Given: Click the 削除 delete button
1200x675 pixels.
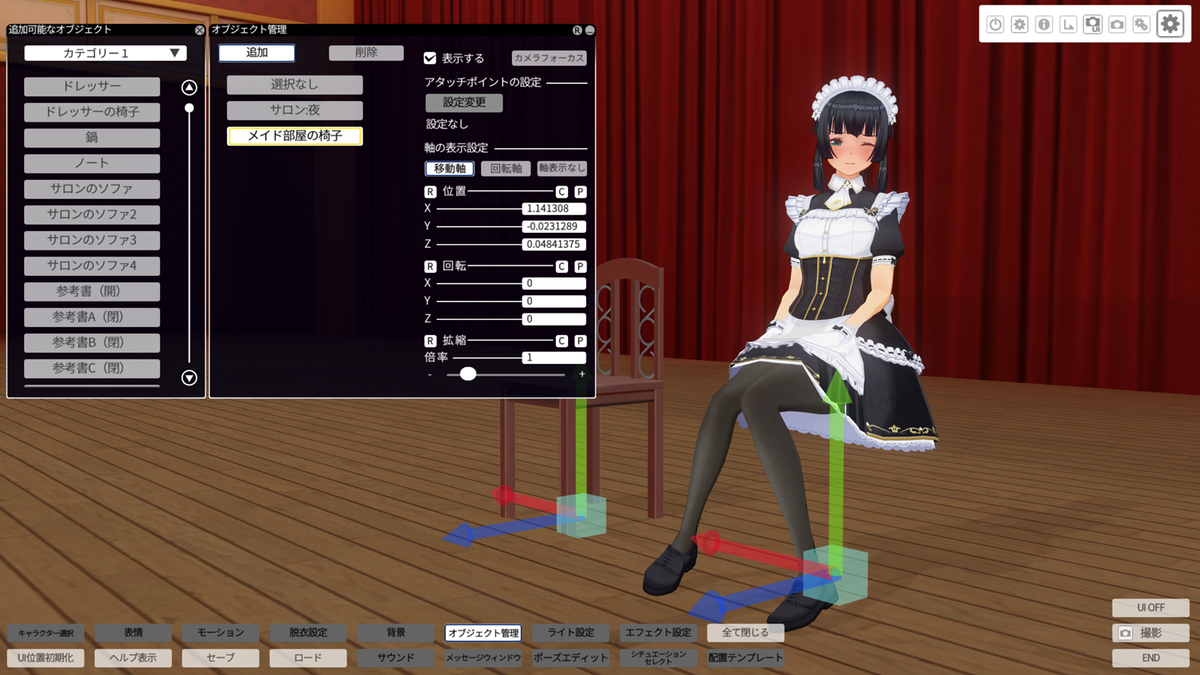Looking at the screenshot, I should click(x=366, y=53).
